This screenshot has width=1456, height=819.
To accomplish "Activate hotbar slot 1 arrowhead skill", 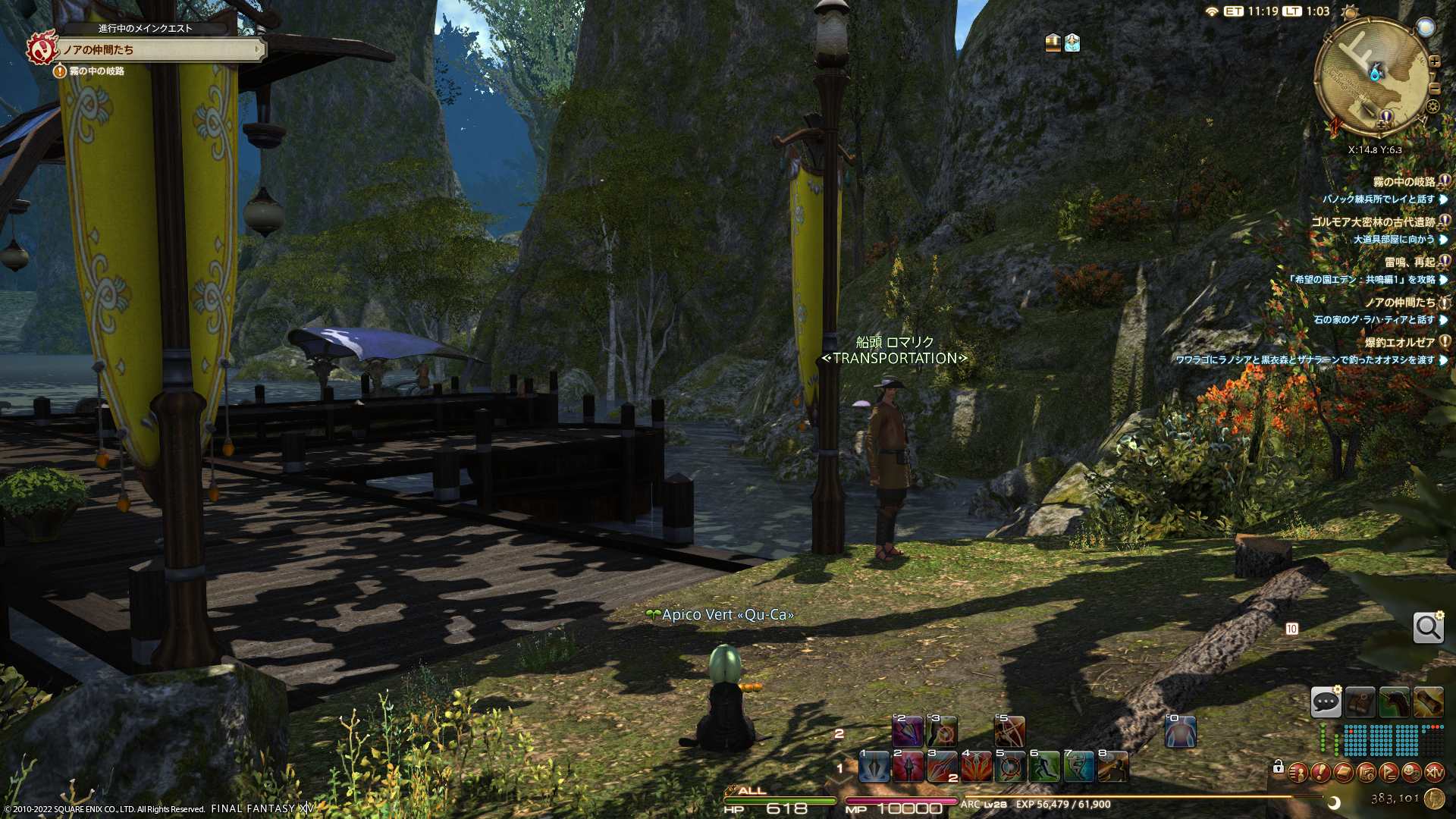I will [x=874, y=767].
